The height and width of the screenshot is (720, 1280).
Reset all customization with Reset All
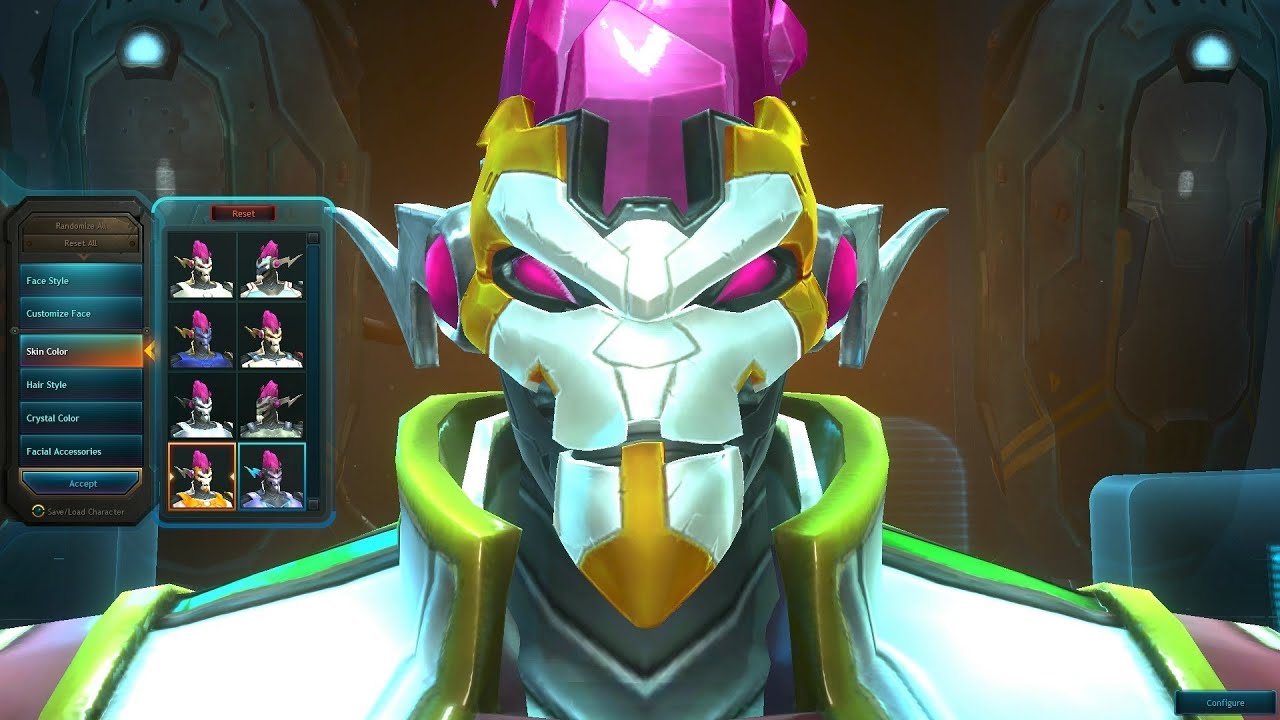tap(81, 243)
